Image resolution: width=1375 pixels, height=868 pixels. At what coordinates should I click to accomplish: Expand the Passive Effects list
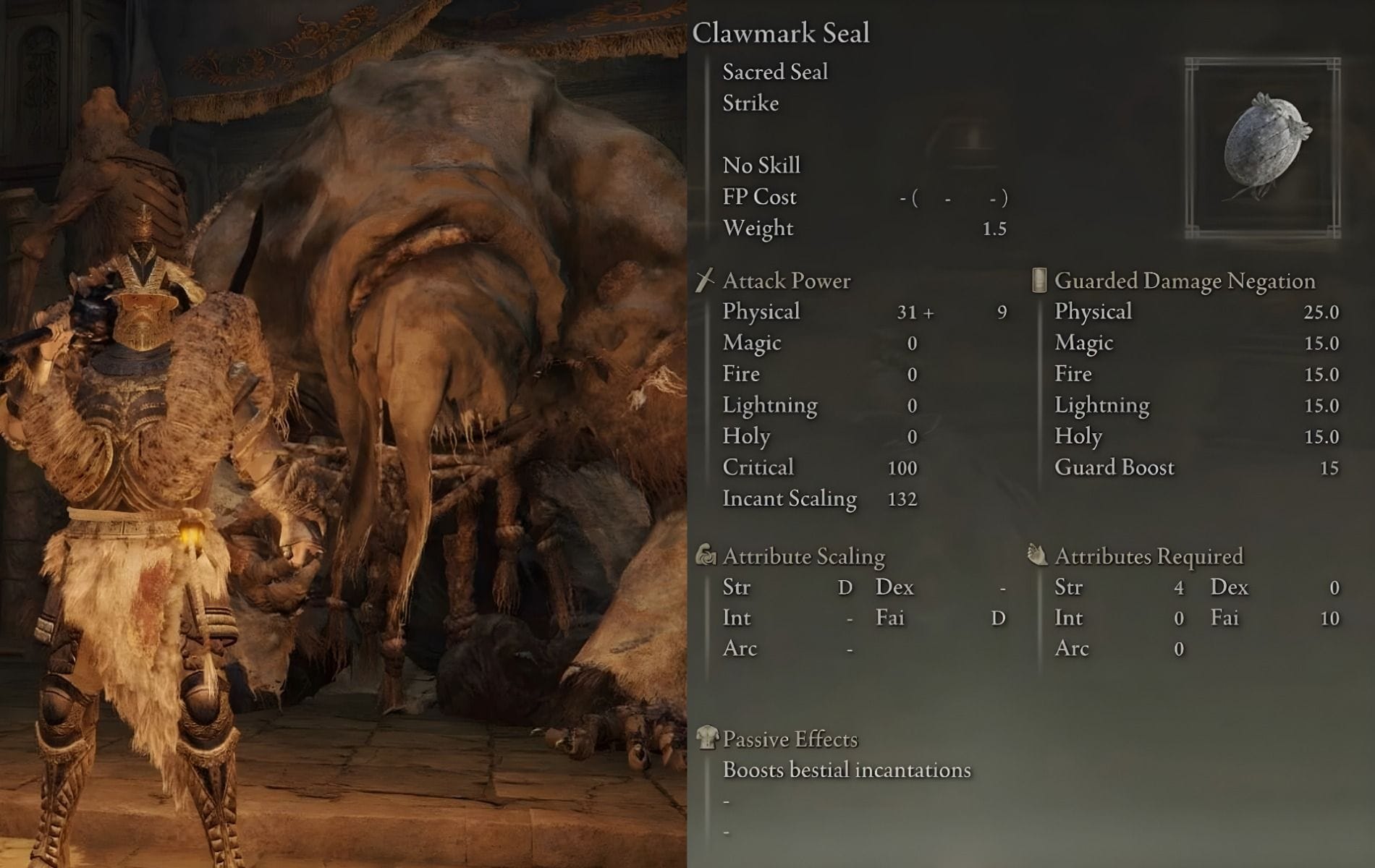(x=789, y=739)
